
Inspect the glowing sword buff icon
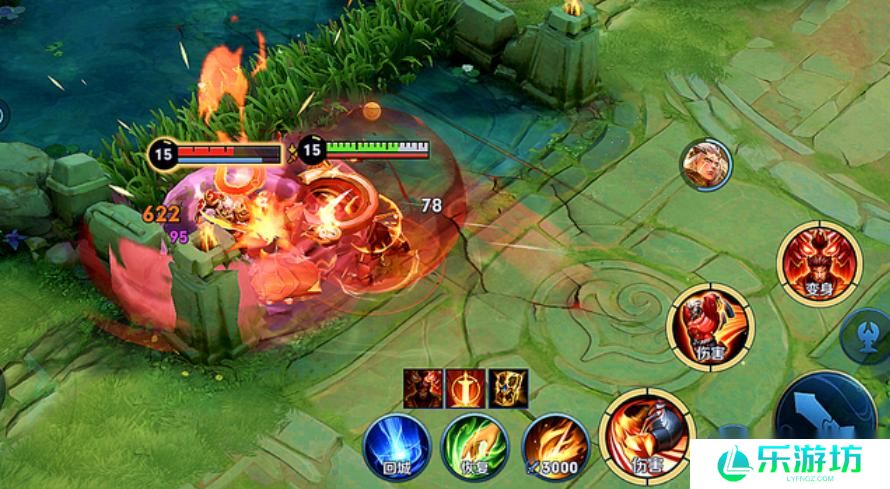(465, 388)
